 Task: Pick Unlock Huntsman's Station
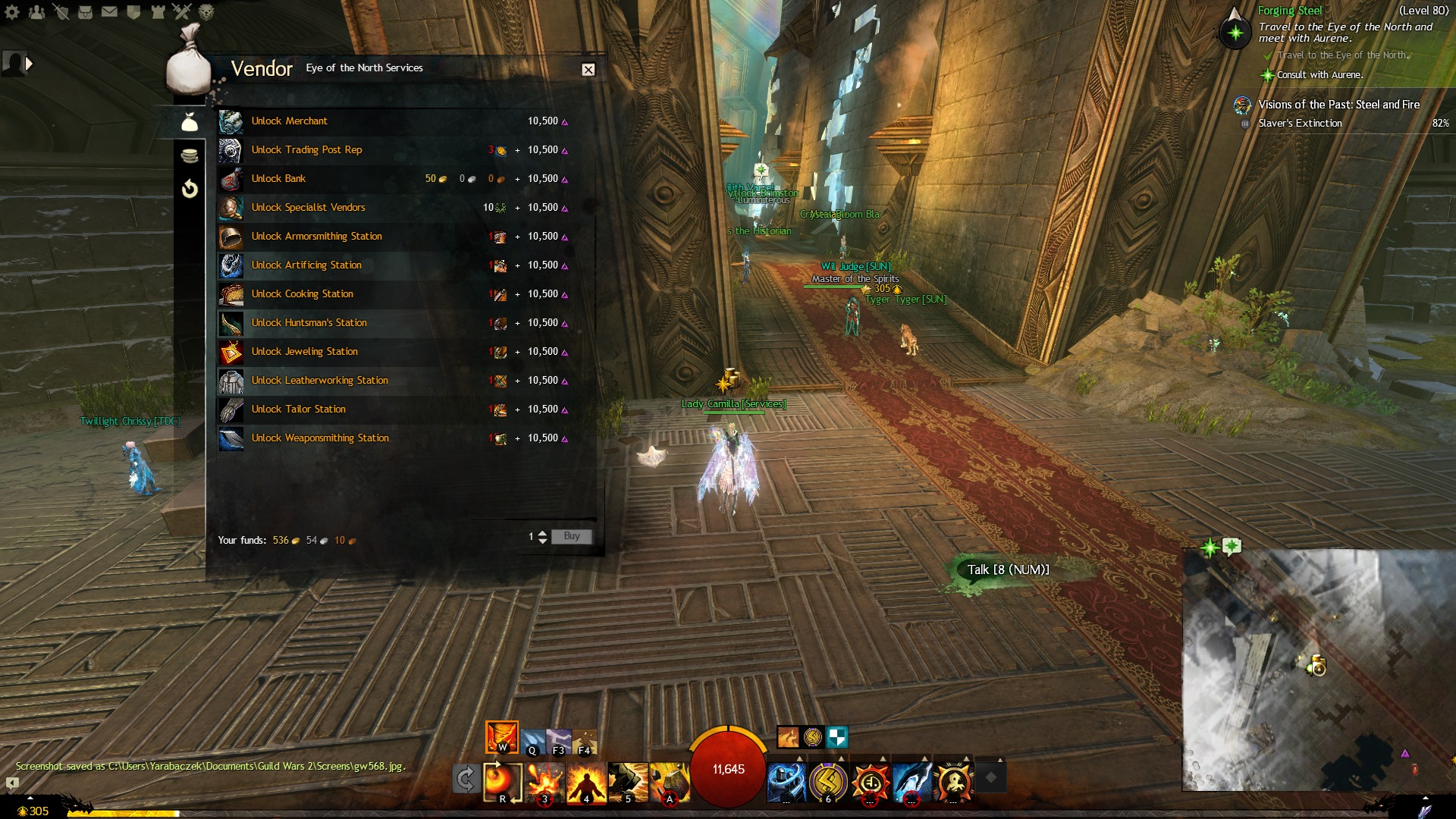(309, 323)
